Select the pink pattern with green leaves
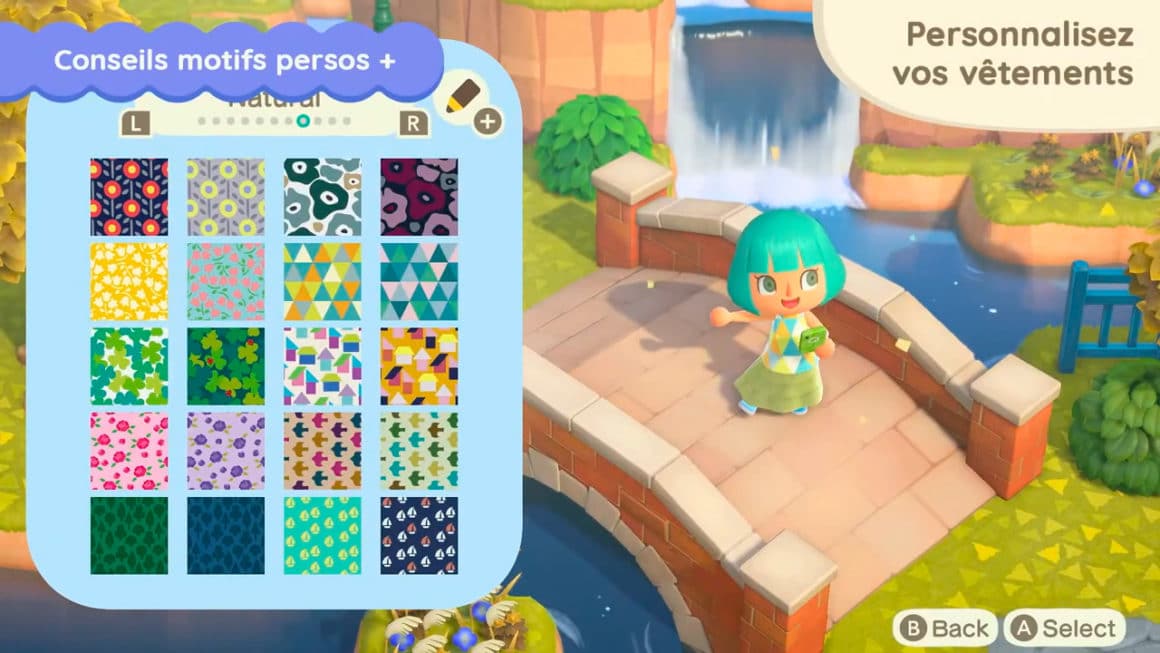The width and height of the screenshot is (1160, 653). pos(226,282)
